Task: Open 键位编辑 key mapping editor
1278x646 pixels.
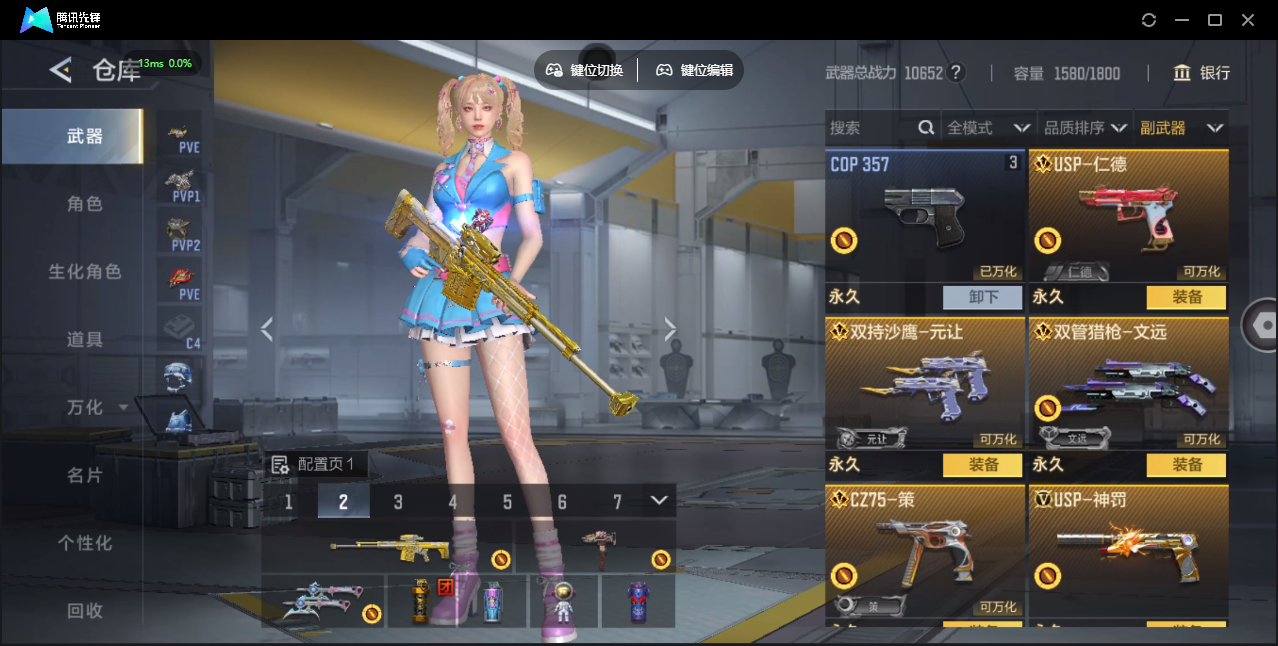Action: (x=695, y=70)
